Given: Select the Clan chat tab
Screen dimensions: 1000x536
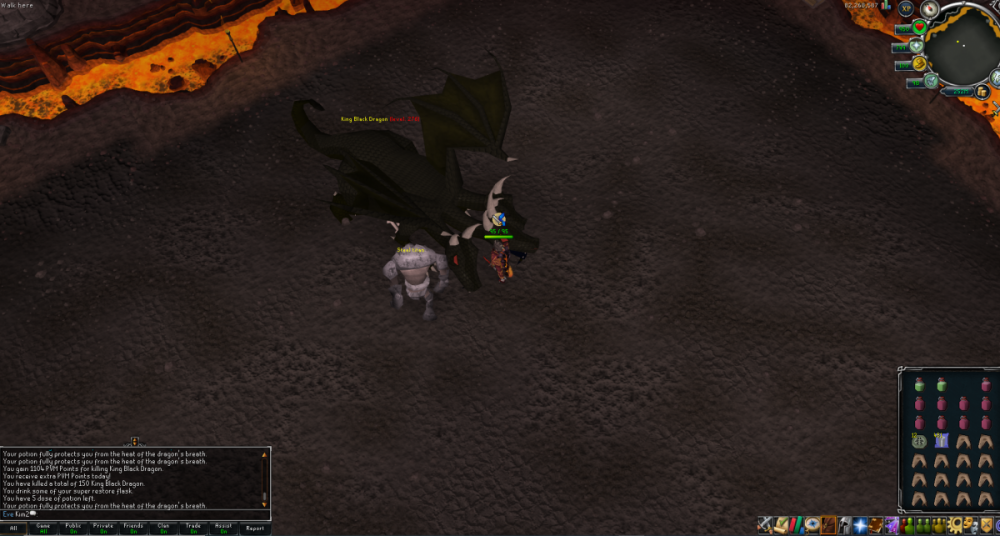Looking at the screenshot, I should (x=163, y=528).
